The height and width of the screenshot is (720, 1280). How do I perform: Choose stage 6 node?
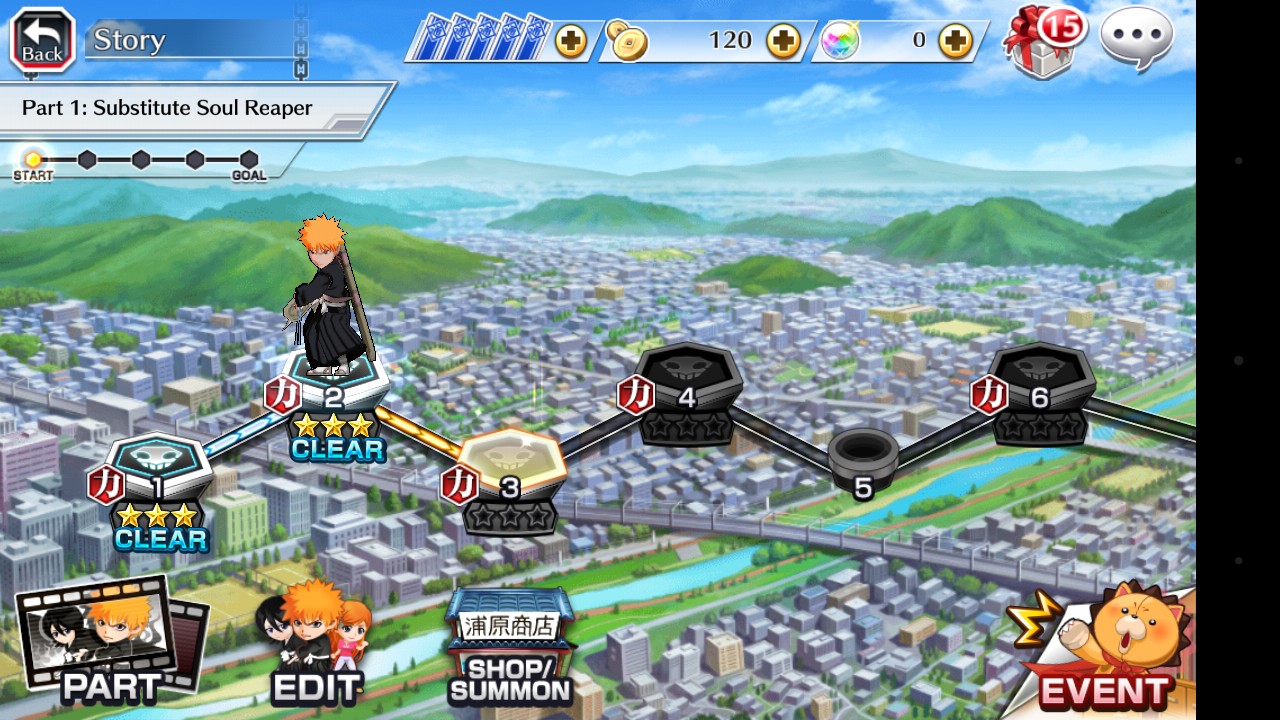[x=1039, y=380]
